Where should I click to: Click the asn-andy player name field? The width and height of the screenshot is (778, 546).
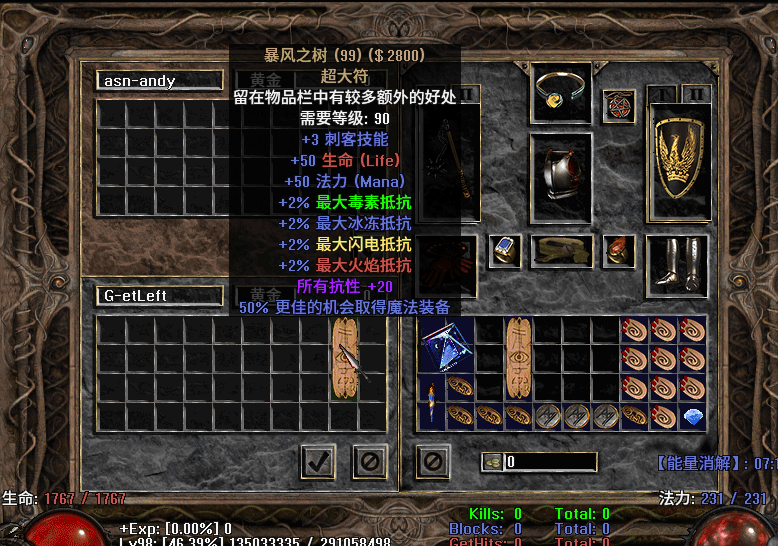pyautogui.click(x=160, y=81)
